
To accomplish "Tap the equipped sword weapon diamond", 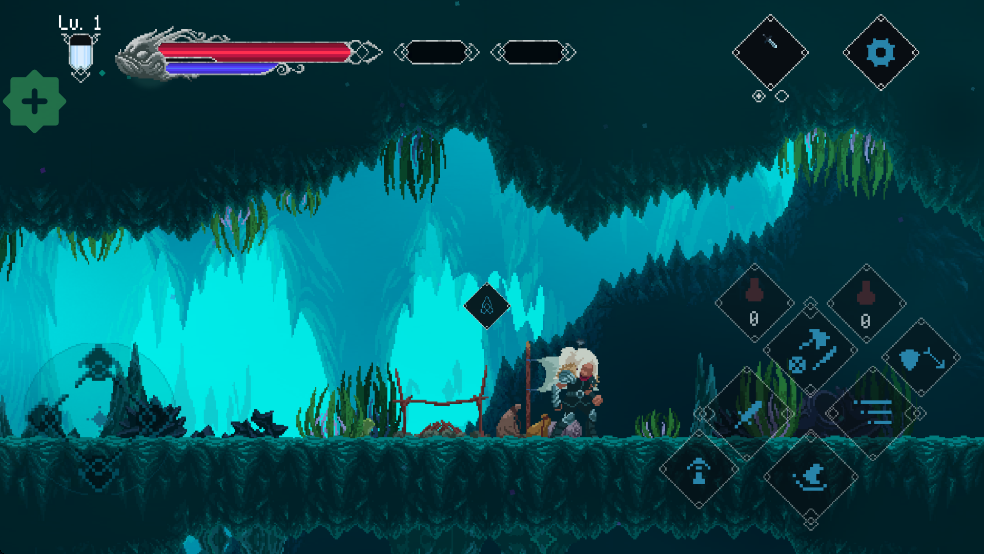I will (770, 52).
